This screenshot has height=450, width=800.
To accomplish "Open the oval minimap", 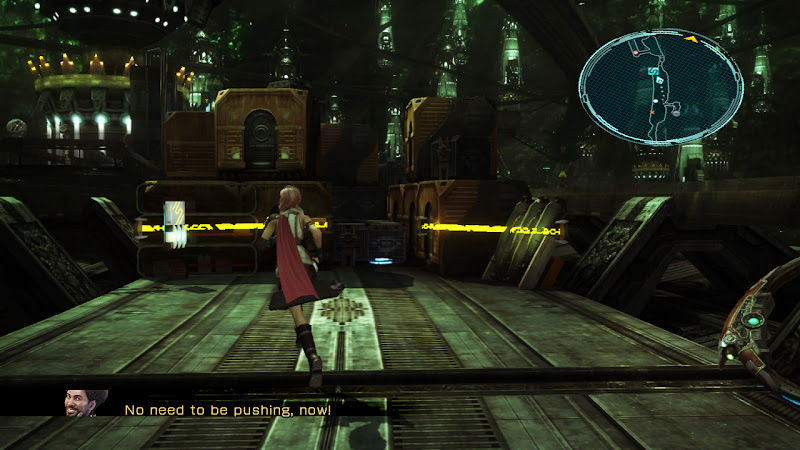I will click(x=660, y=86).
